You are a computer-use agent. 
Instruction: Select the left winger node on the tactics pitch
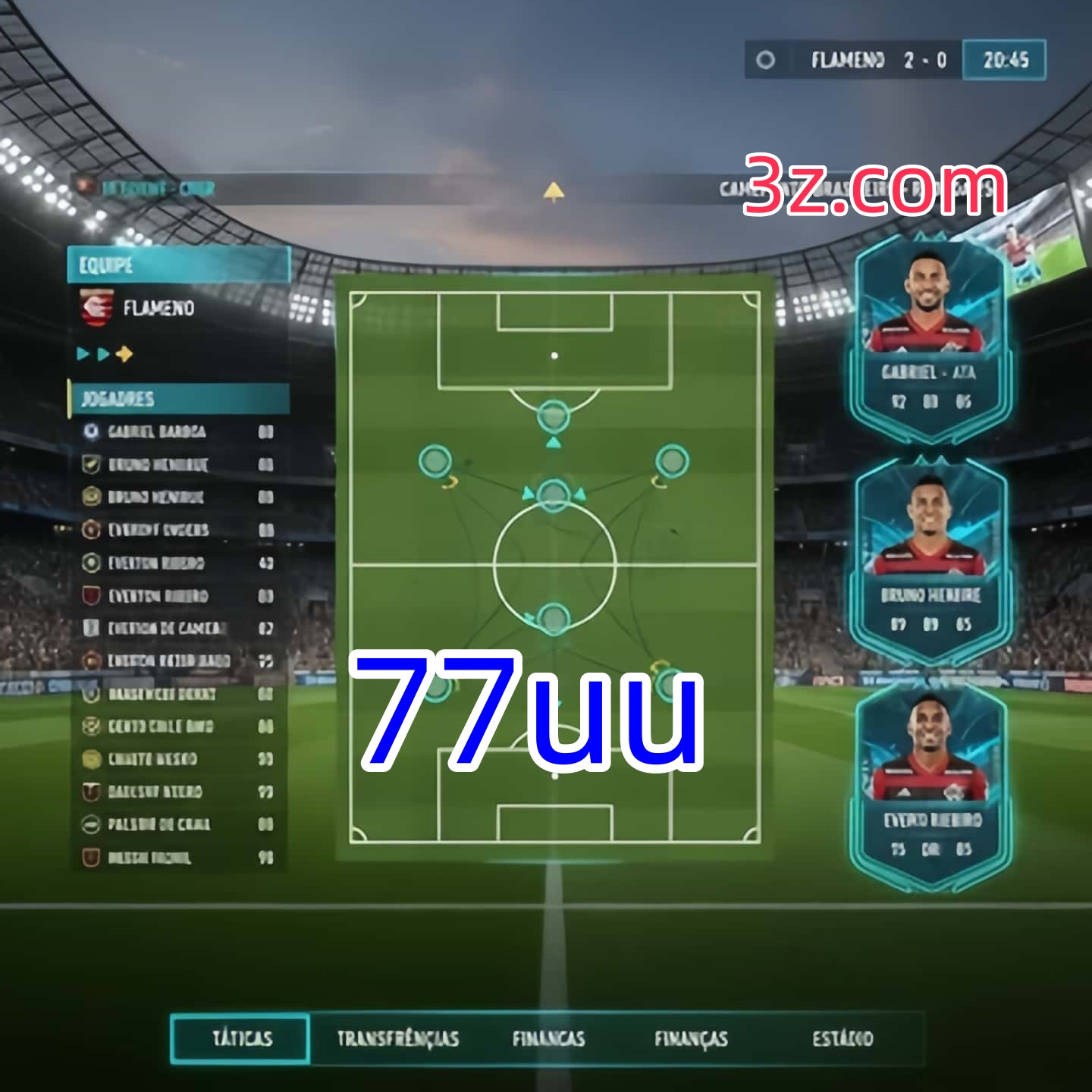tap(435, 460)
